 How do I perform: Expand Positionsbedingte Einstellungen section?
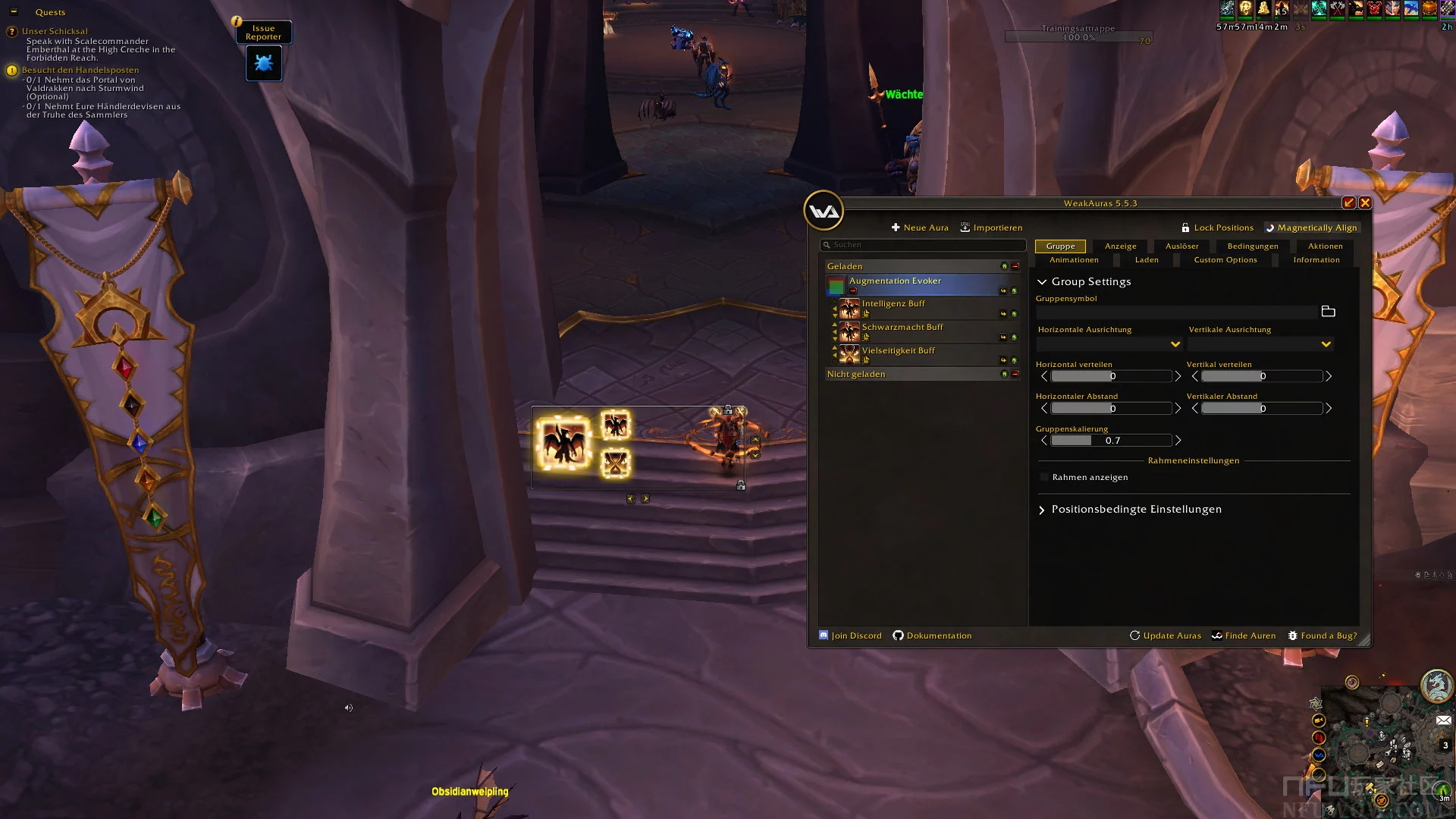point(1136,510)
